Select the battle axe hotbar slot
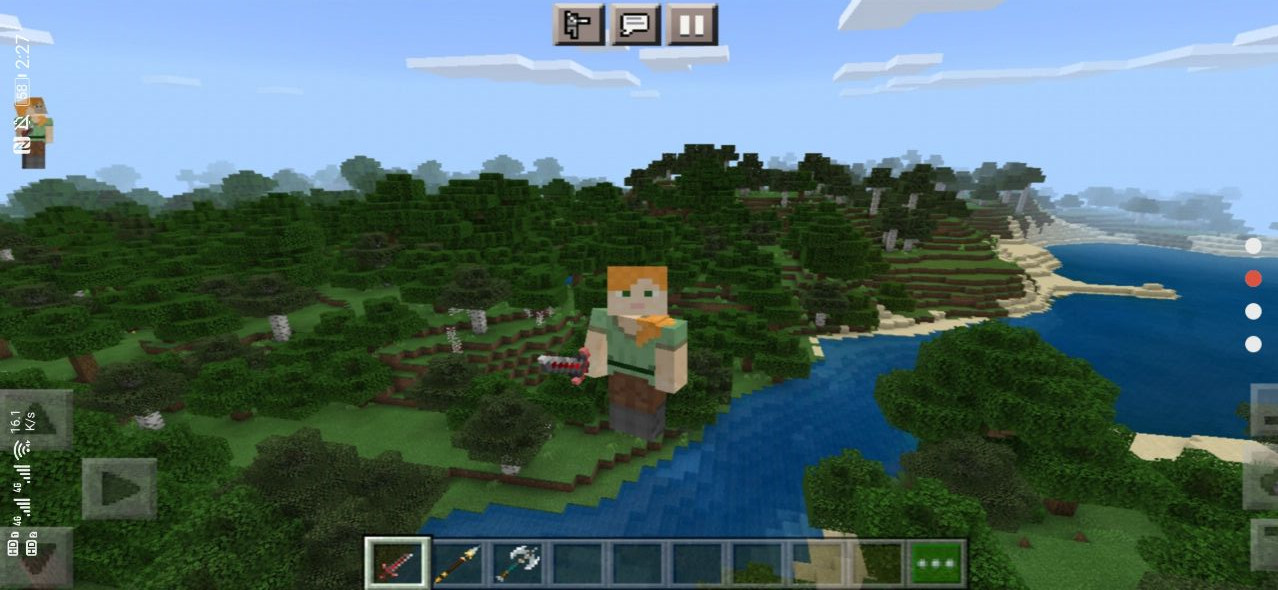The image size is (1278, 590). 517,563
